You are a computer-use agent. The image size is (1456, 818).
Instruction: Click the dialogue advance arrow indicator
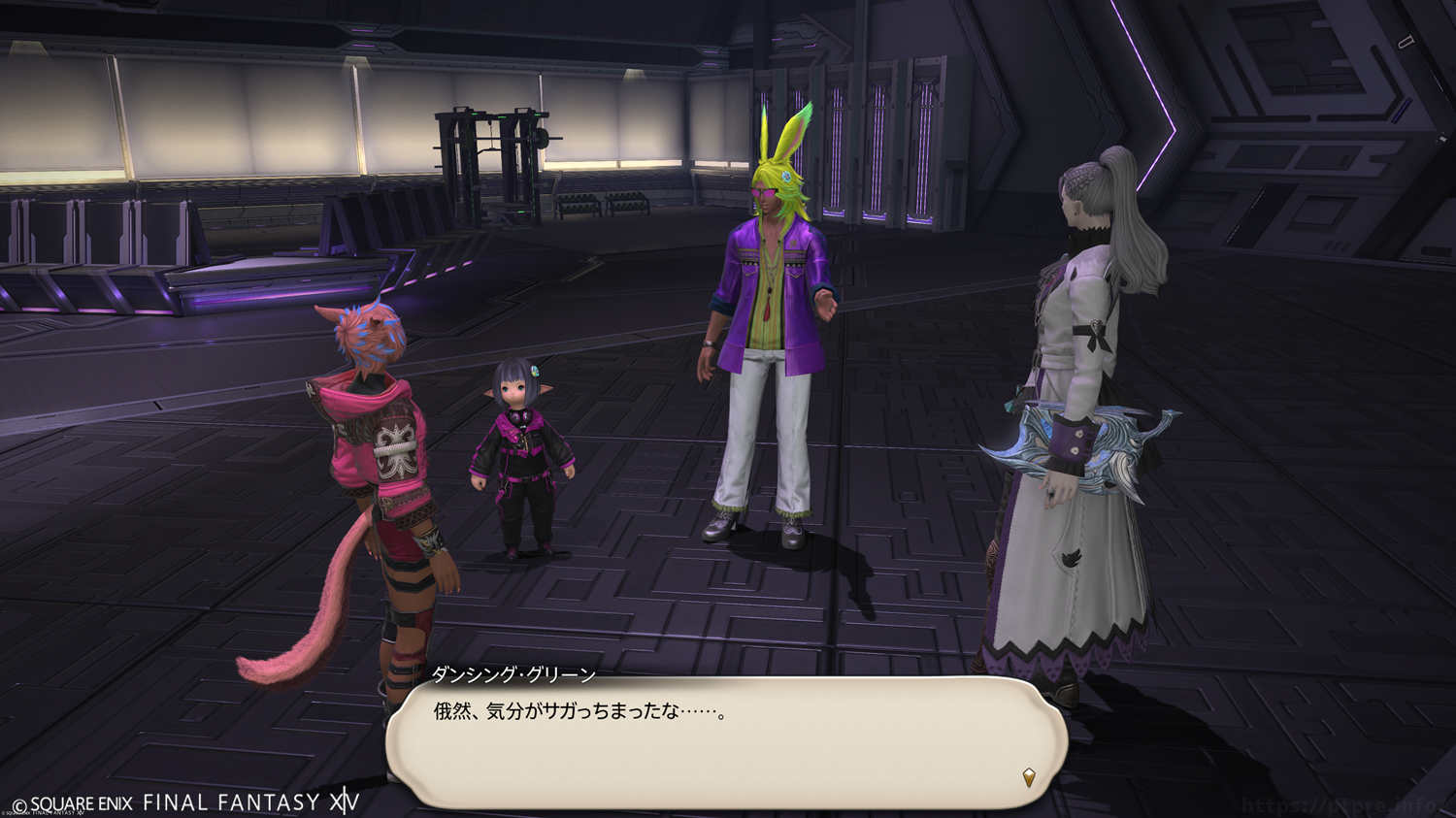pyautogui.click(x=1029, y=776)
